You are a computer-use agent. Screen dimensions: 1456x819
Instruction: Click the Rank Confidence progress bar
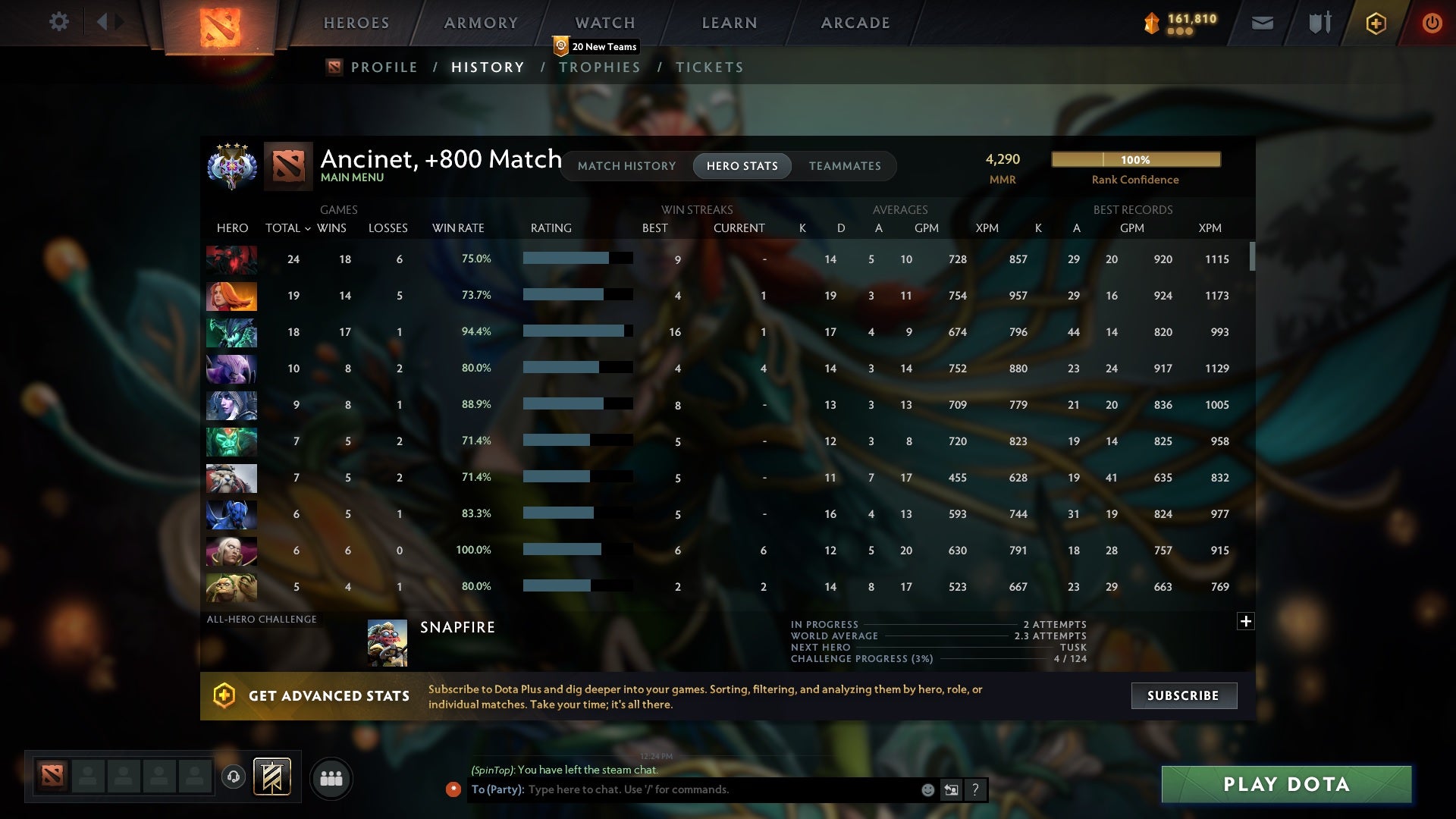[1135, 159]
